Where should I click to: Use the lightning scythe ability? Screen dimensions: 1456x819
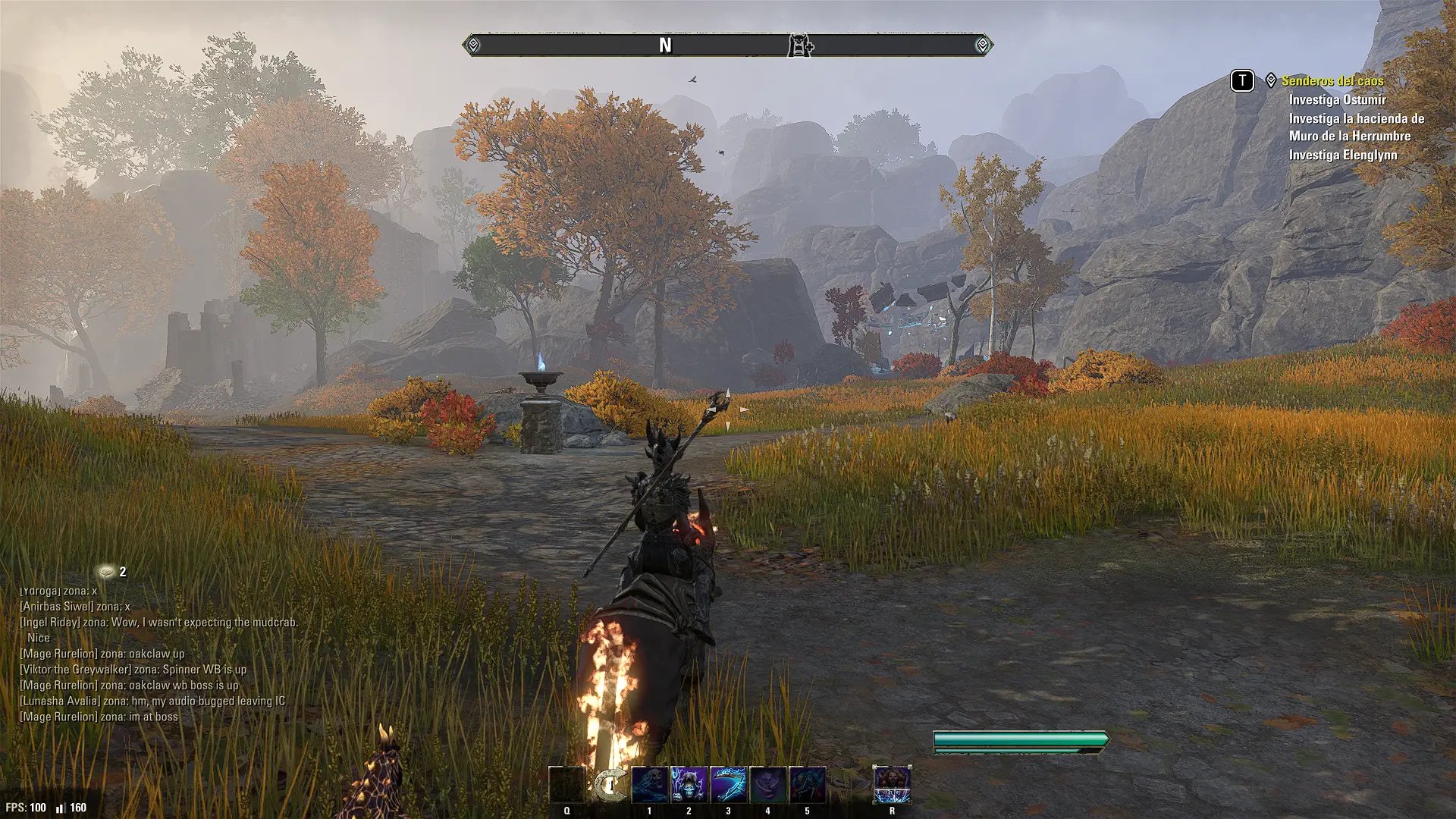coord(729,785)
